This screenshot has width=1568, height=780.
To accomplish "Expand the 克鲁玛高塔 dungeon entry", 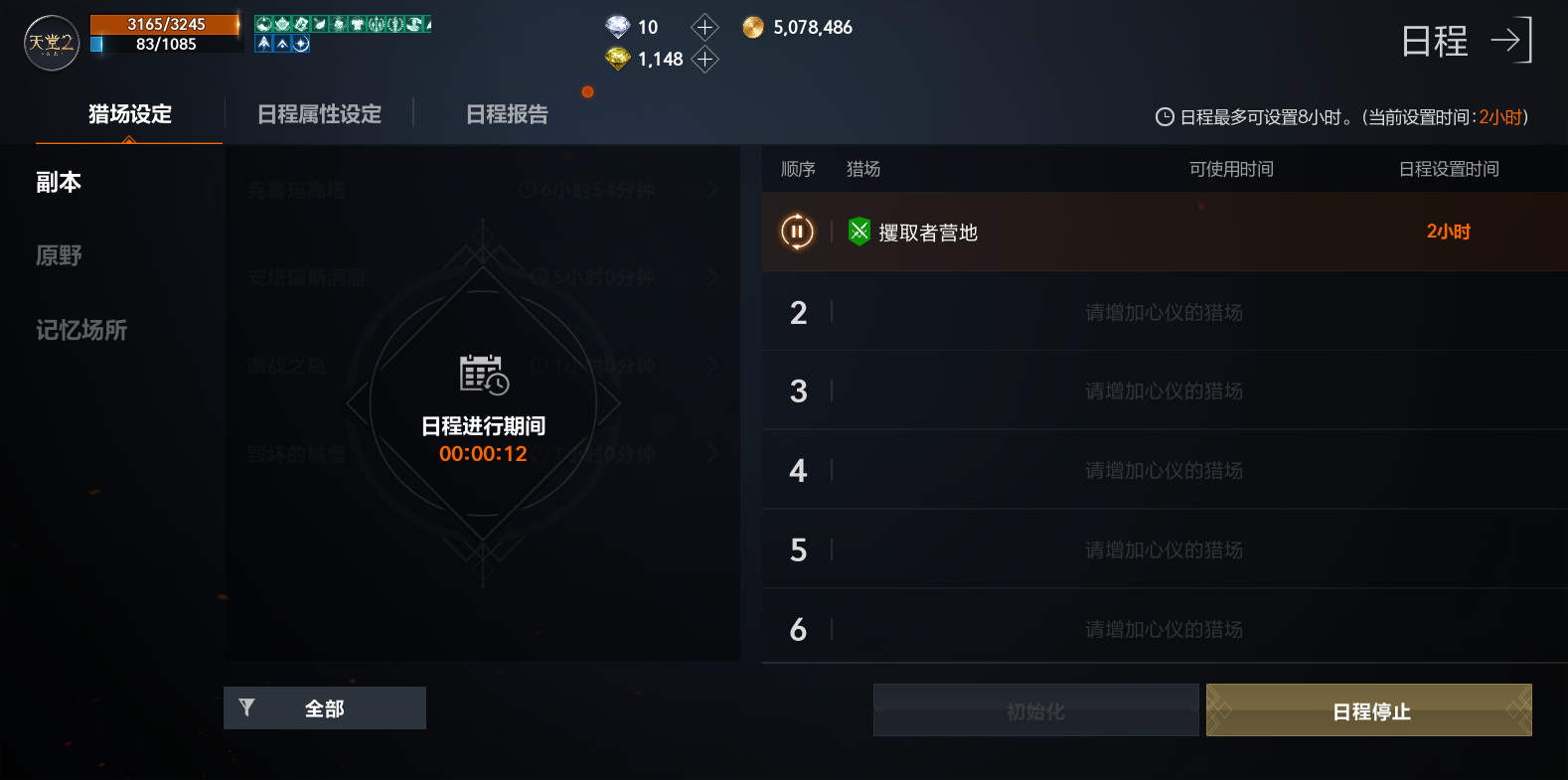I will [x=712, y=190].
